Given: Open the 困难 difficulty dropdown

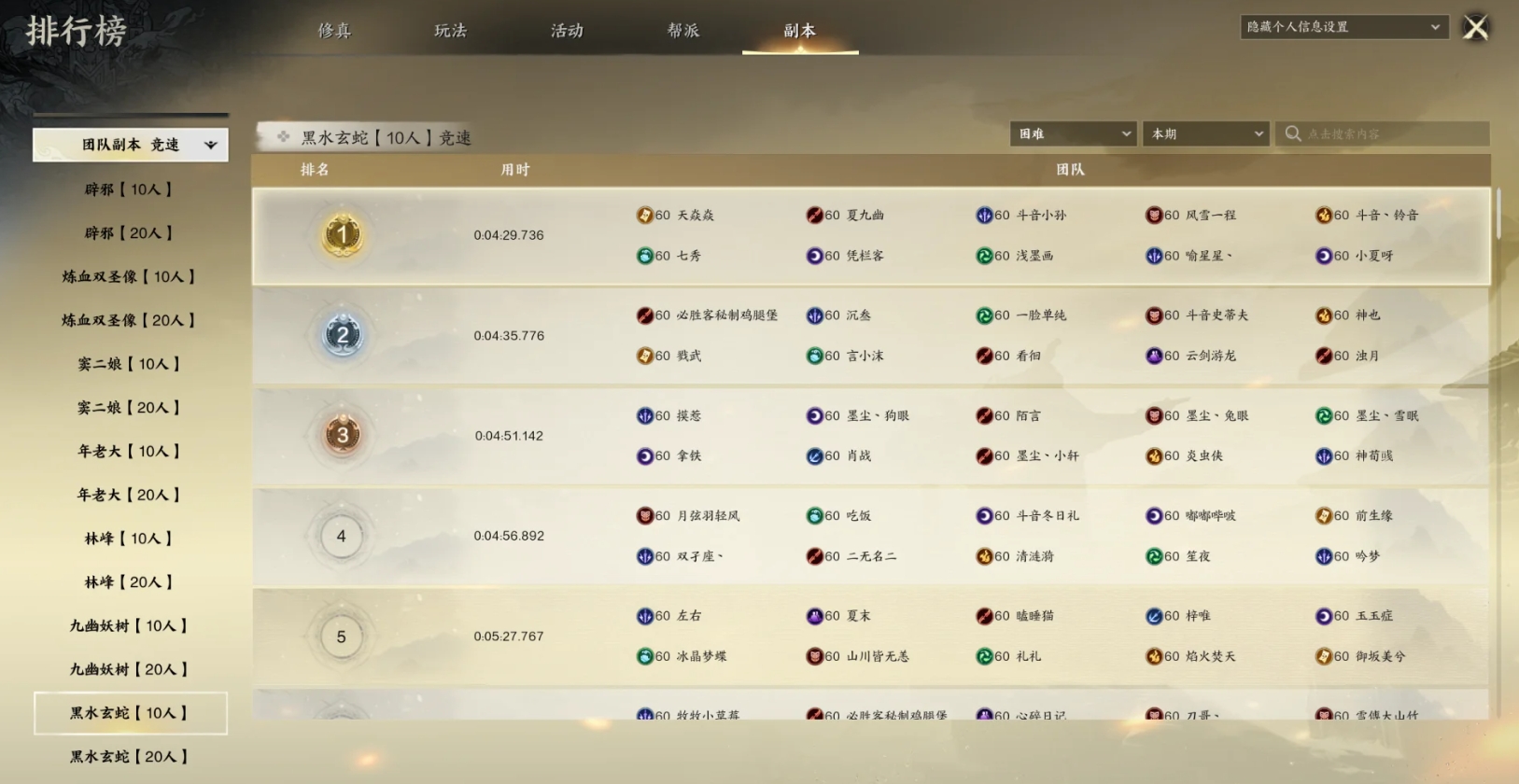Looking at the screenshot, I should point(1072,133).
